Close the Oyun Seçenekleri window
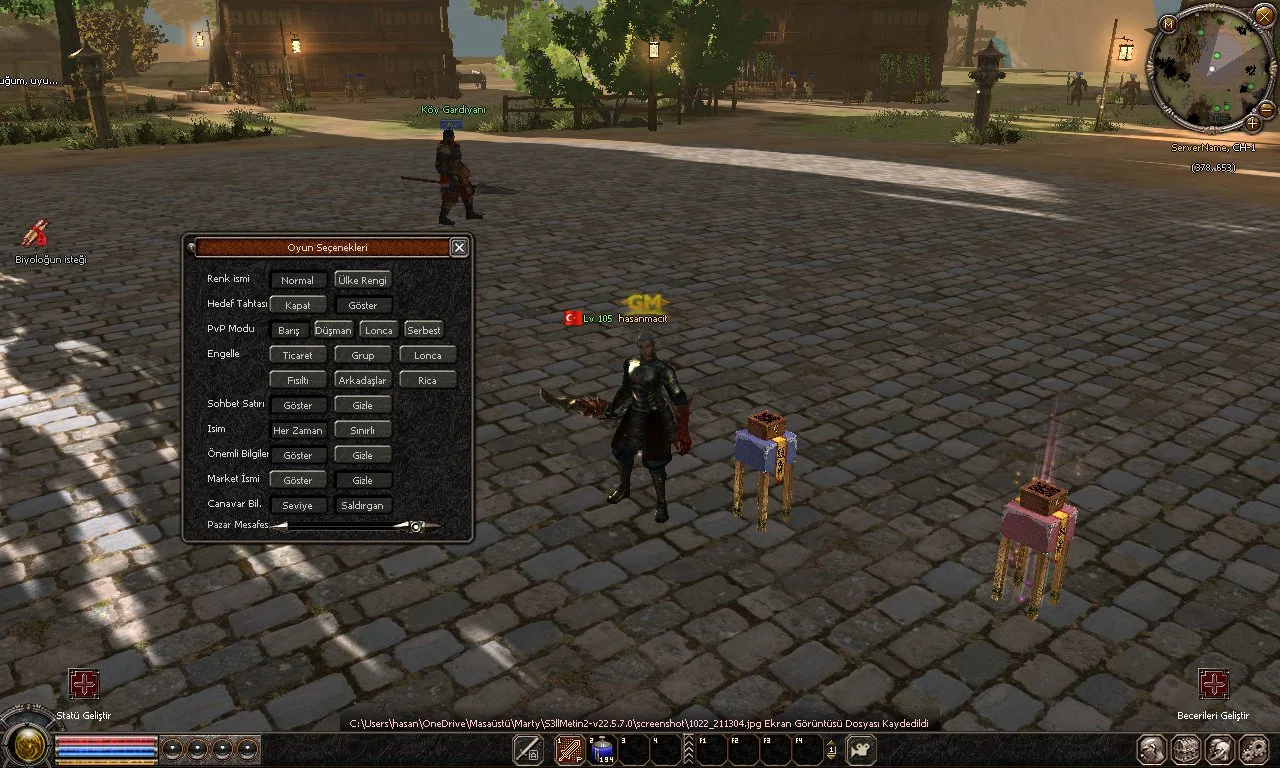The width and height of the screenshot is (1280, 768). pyautogui.click(x=459, y=247)
